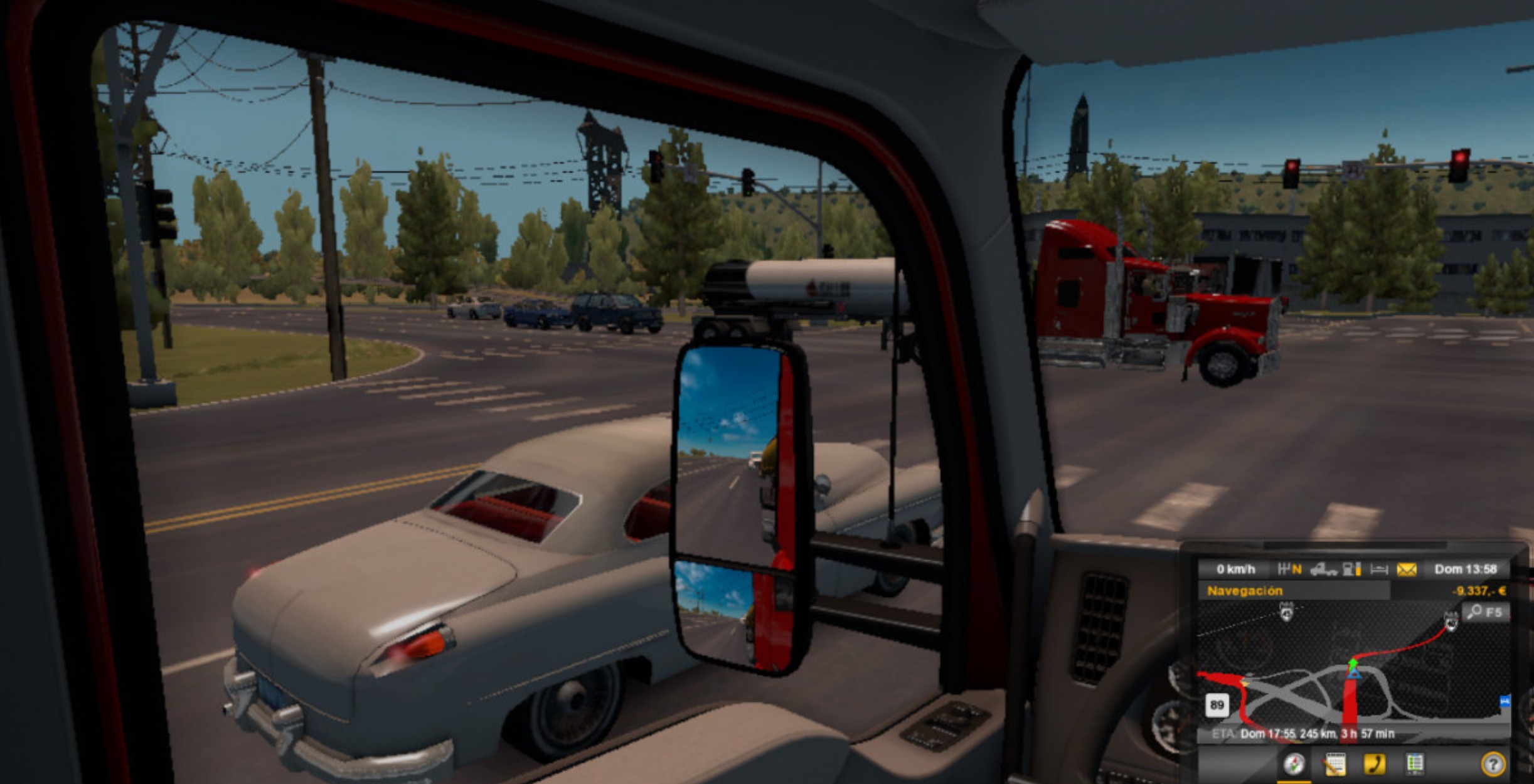Click the fuel pump gauge icon
Viewport: 1534px width, 784px height.
(x=1351, y=569)
